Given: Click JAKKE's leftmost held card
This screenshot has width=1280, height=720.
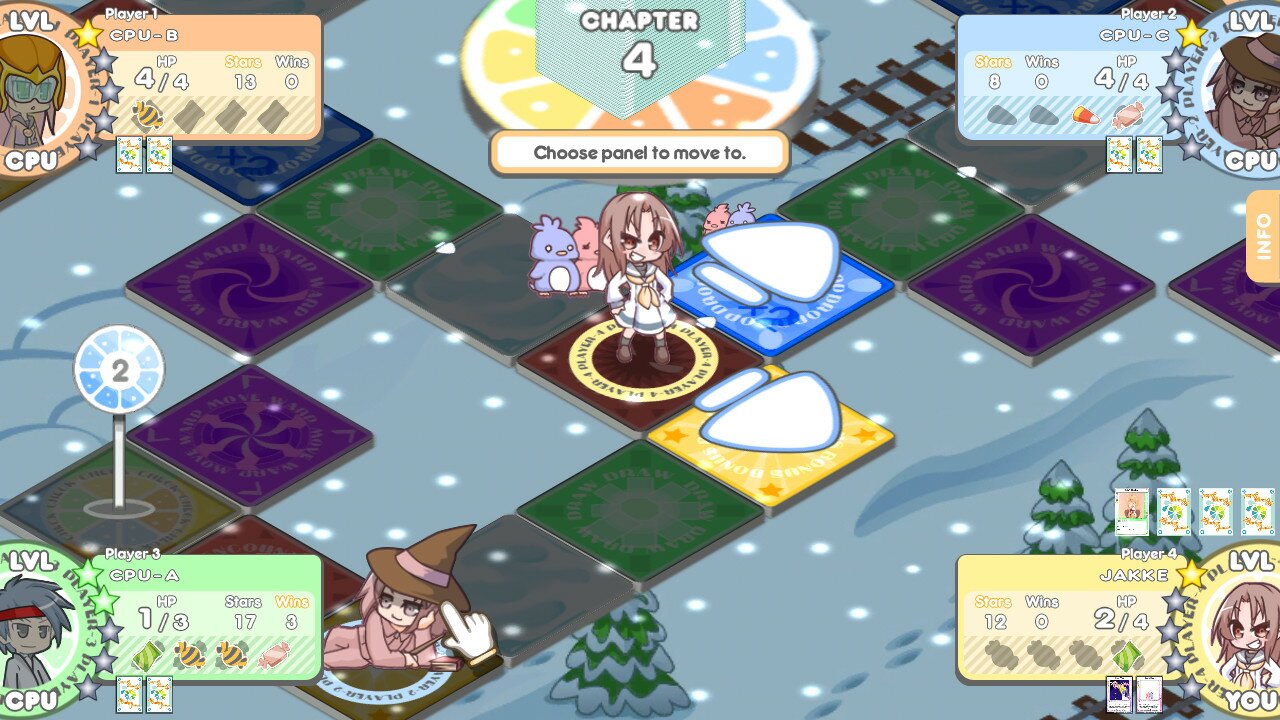Looking at the screenshot, I should pyautogui.click(x=1120, y=694).
